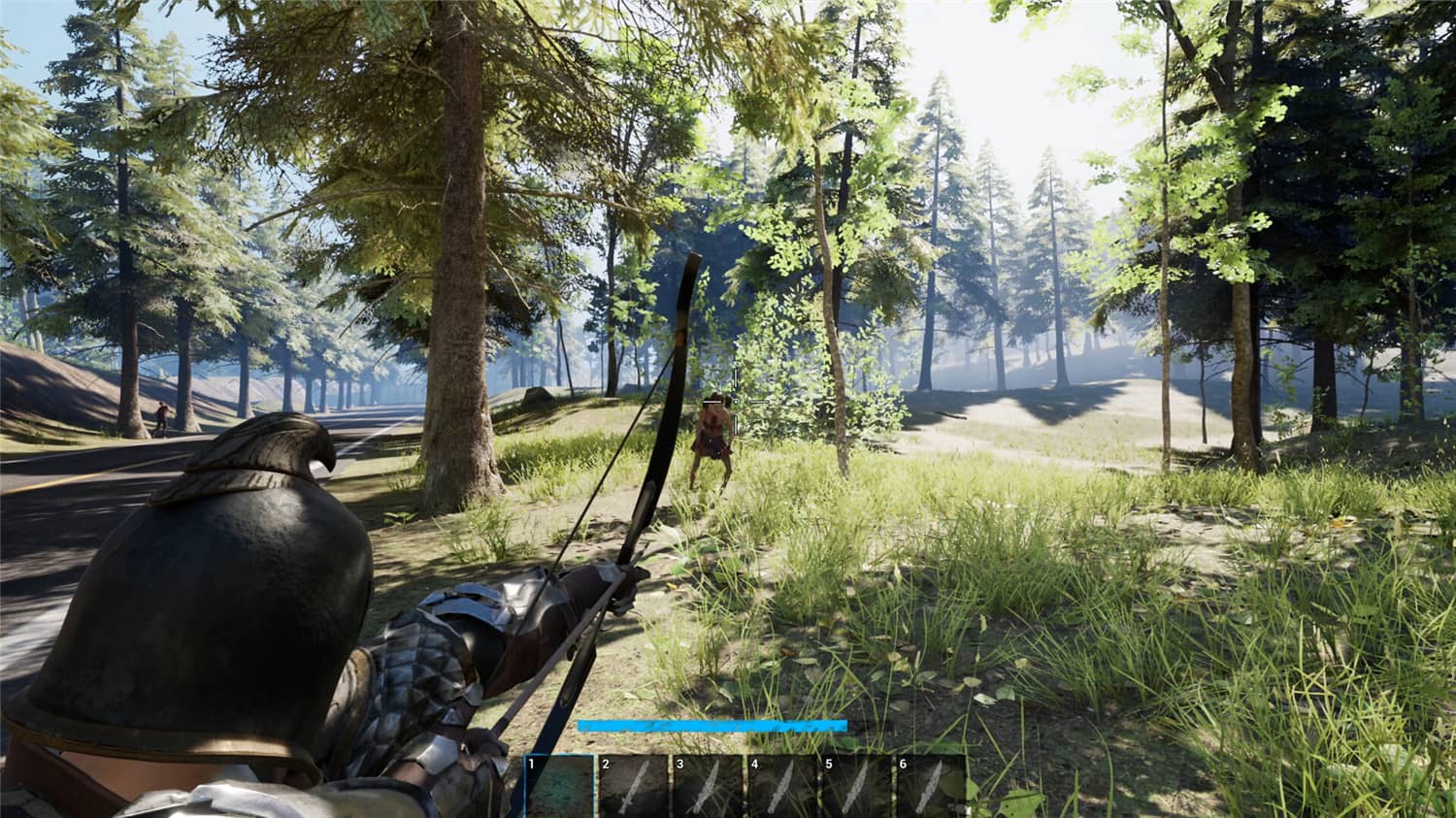The image size is (1456, 818).
Task: Choose the knife in hotbar slot 5
Action: 856,788
